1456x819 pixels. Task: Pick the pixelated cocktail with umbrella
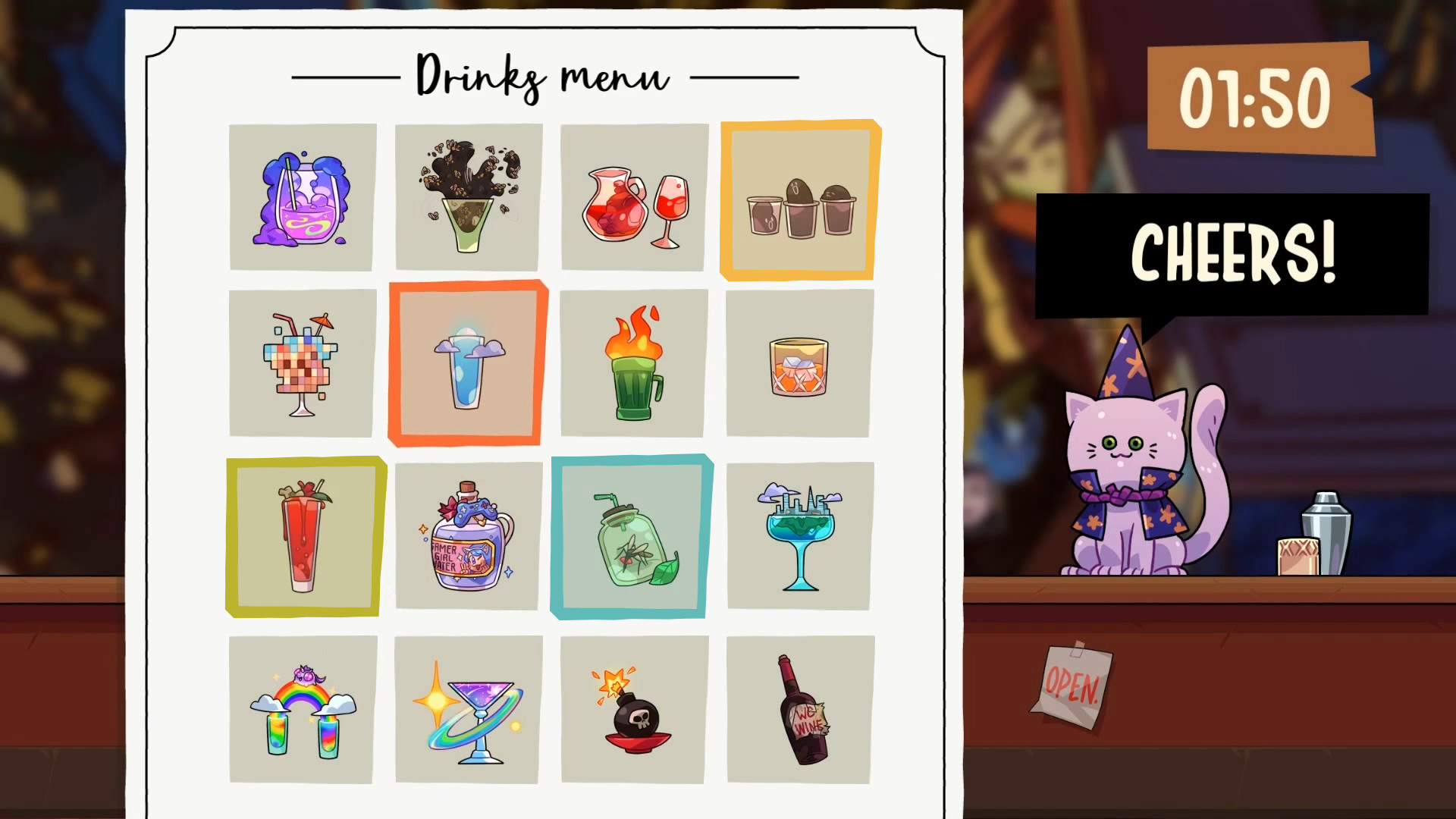tap(302, 364)
